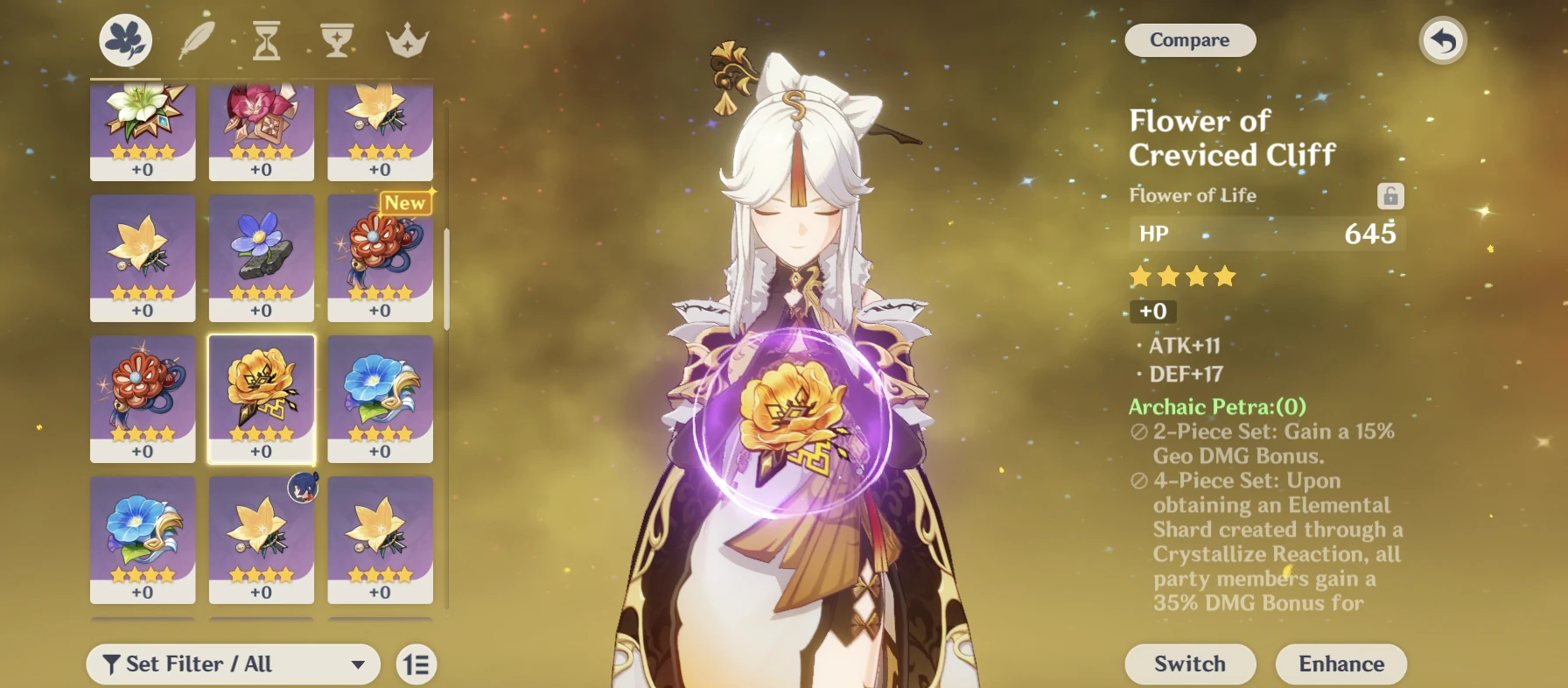Click the dropdown arrow on the filter box

[359, 663]
